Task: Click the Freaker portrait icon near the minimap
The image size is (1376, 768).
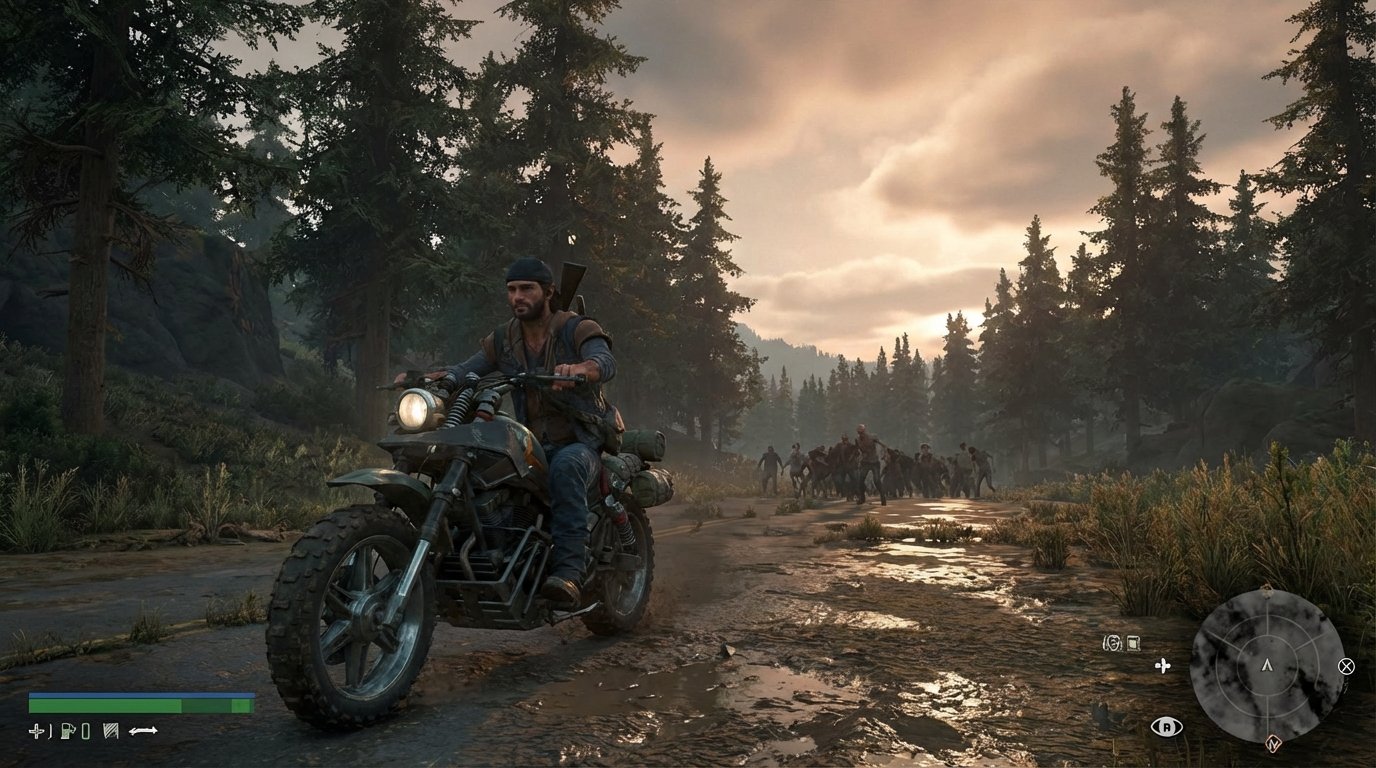Action: (x=1111, y=642)
